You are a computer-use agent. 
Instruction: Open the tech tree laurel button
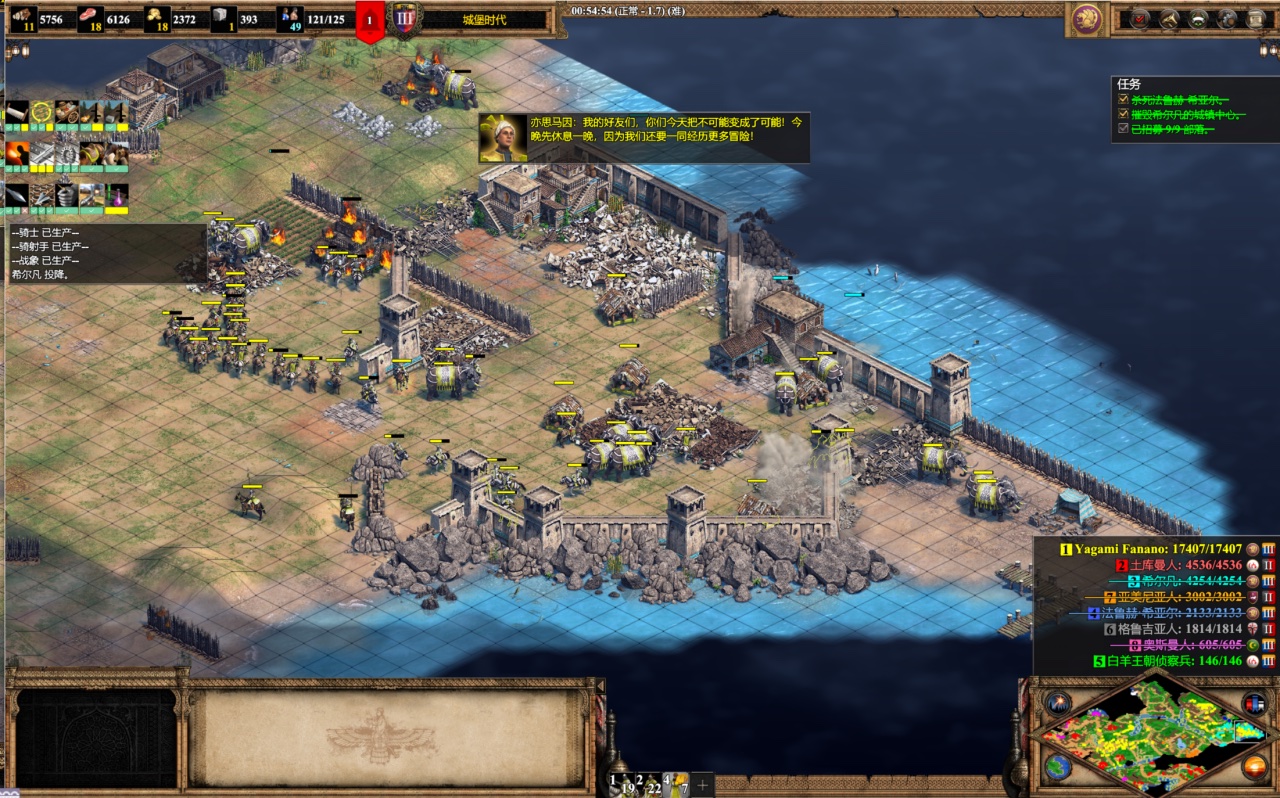1198,18
